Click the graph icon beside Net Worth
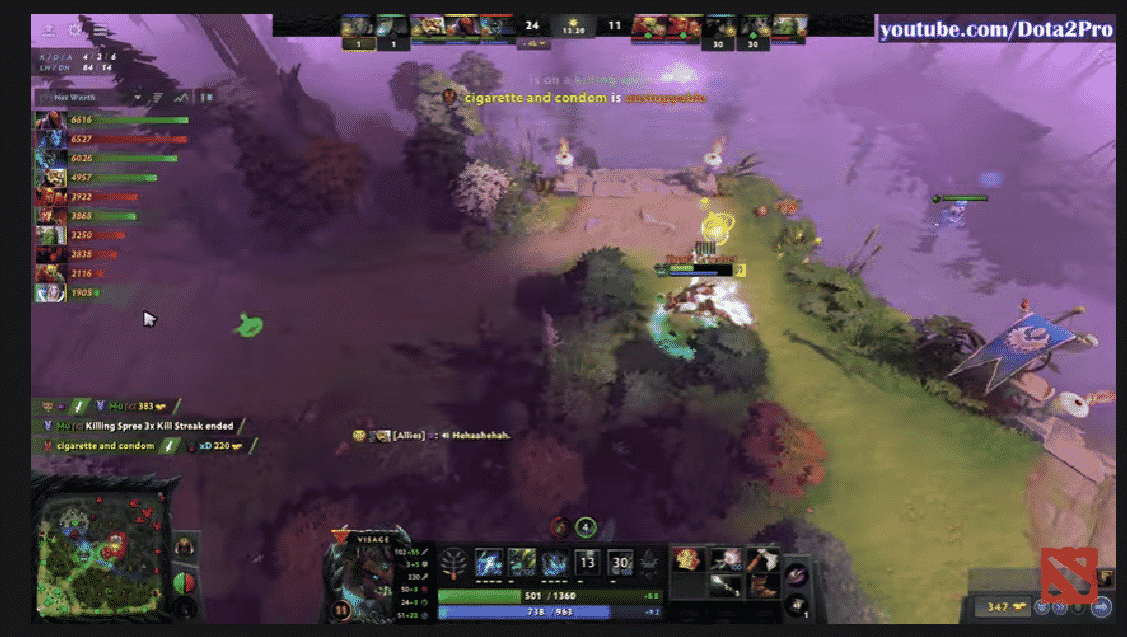This screenshot has width=1127, height=637. [x=181, y=97]
